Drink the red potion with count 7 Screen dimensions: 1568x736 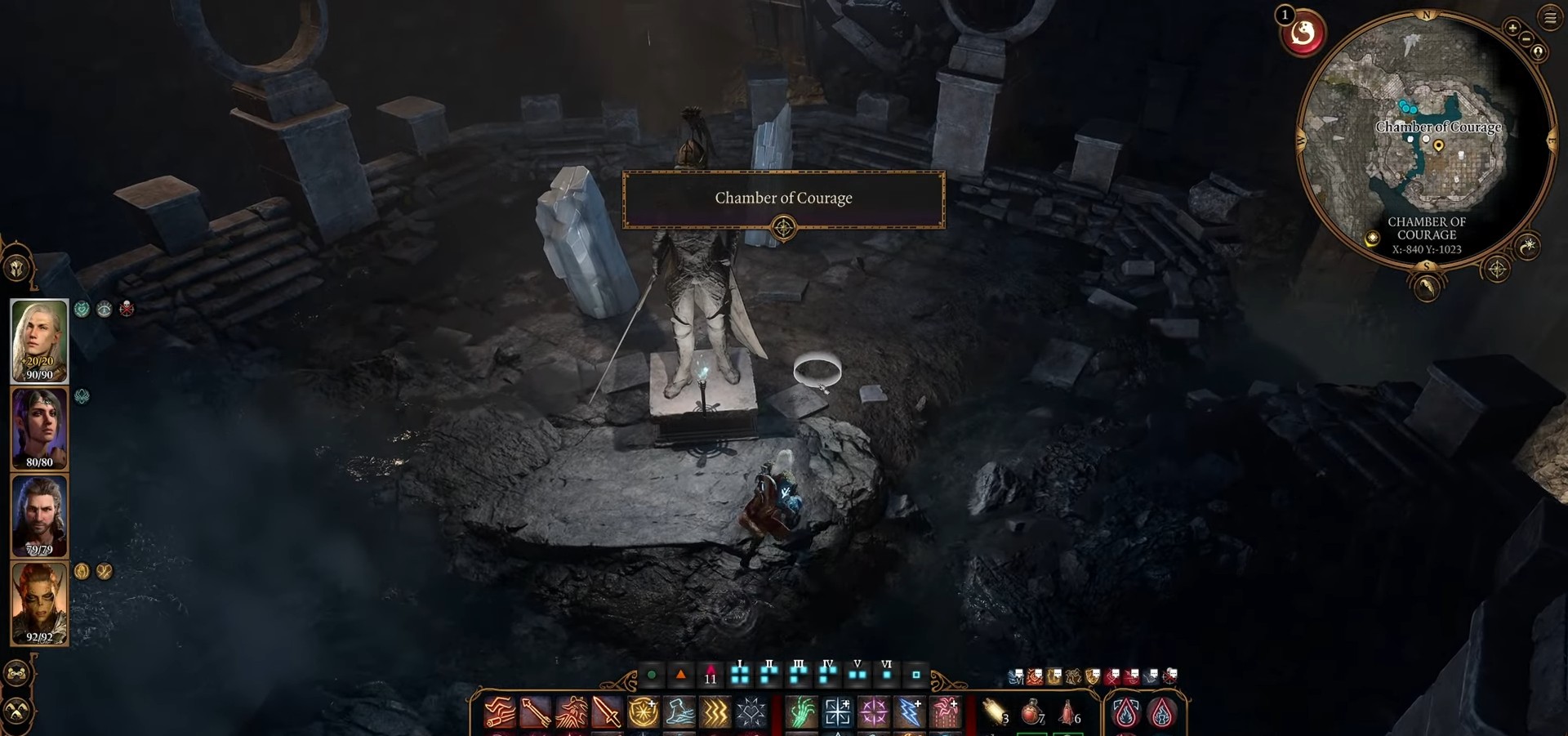tap(1032, 712)
